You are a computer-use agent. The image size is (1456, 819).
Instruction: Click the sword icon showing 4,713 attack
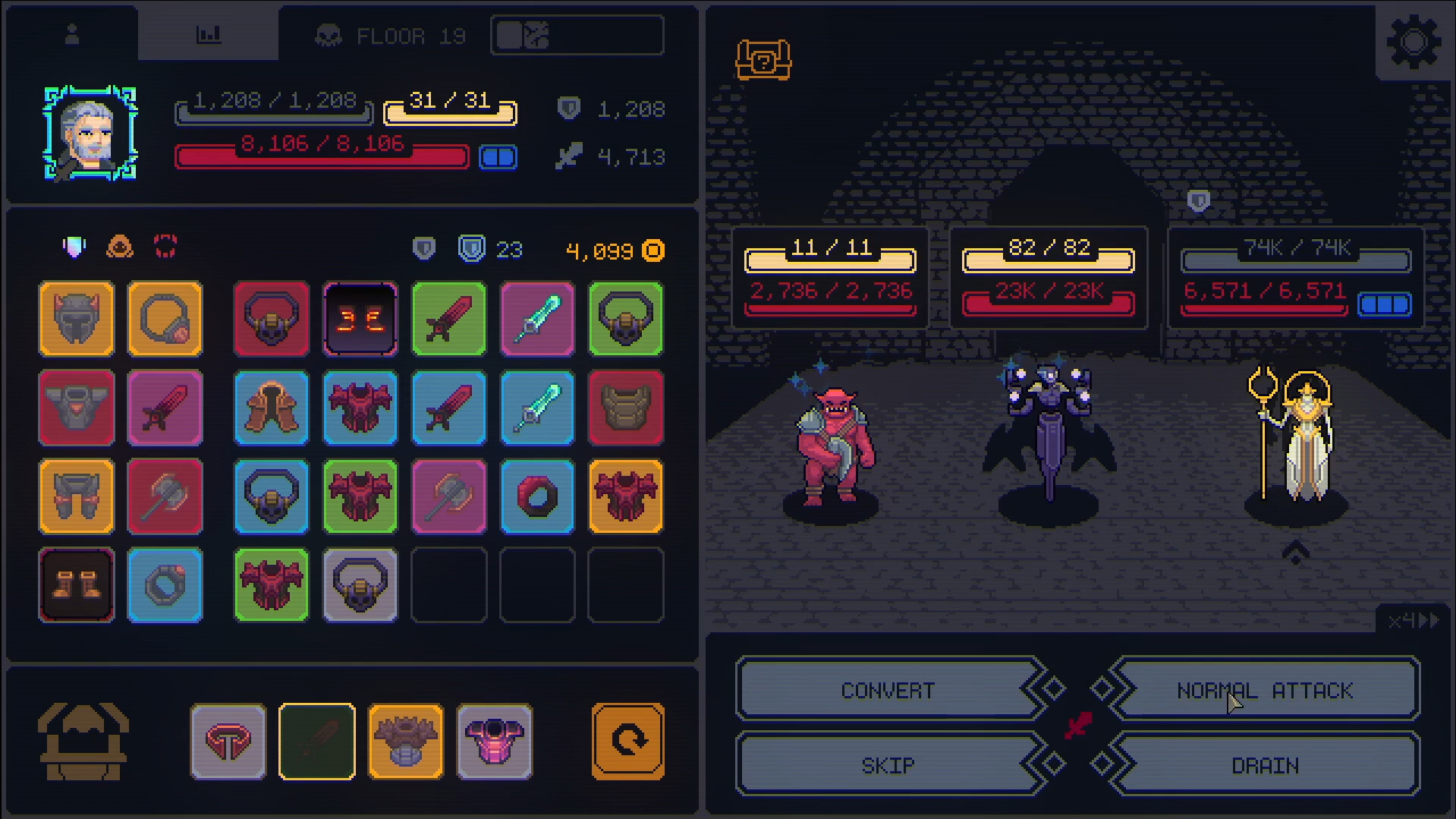[571, 157]
